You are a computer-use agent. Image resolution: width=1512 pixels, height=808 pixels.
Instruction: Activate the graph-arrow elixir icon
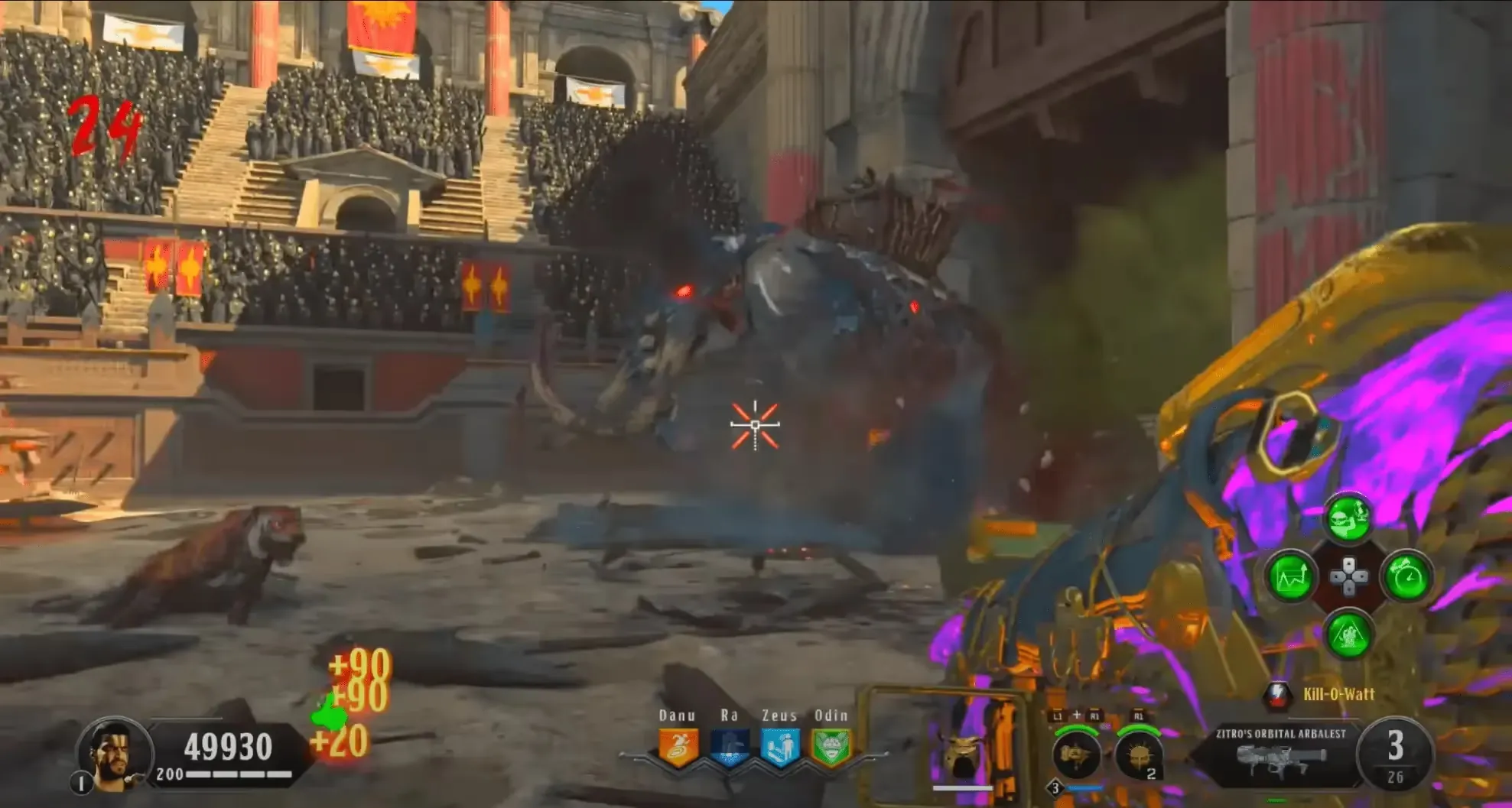pos(1291,577)
